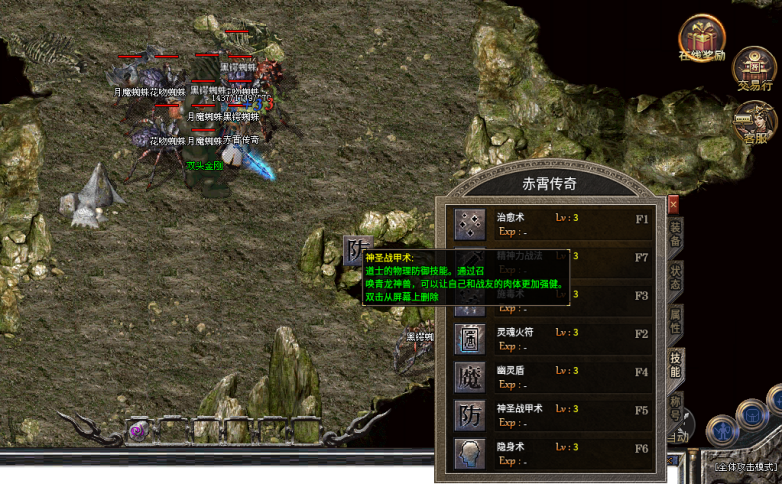The height and width of the screenshot is (484, 782).
Task: Choose the 灵魂火符 skill icon
Action: (469, 339)
